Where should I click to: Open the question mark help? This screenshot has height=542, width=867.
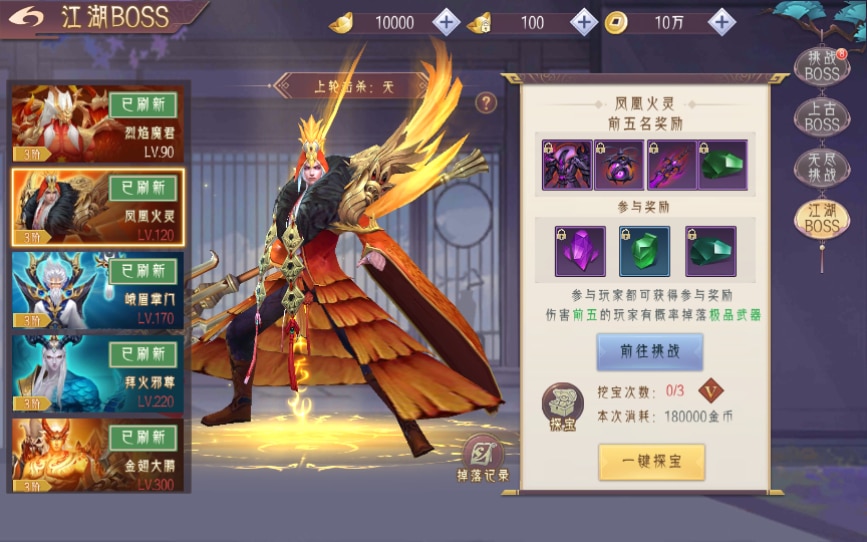click(x=486, y=102)
